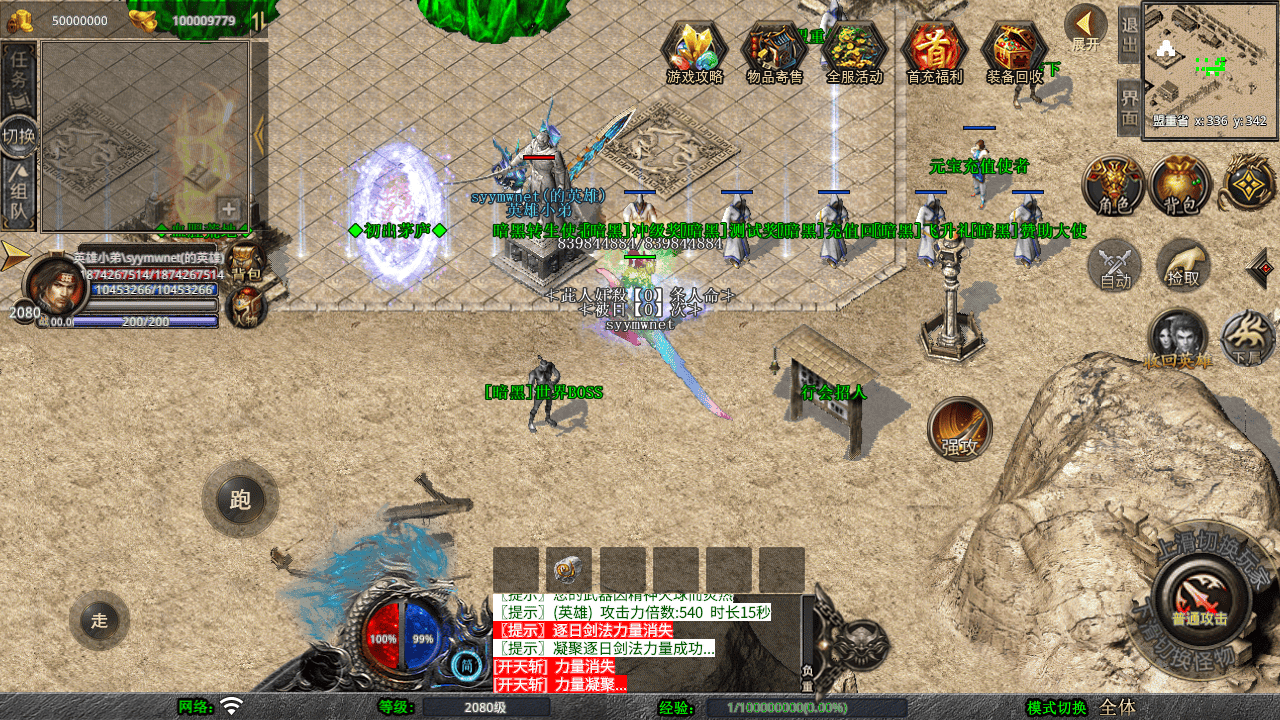The image size is (1280, 720).
Task: Tap the 捡取 pick-up button
Action: 1183,265
